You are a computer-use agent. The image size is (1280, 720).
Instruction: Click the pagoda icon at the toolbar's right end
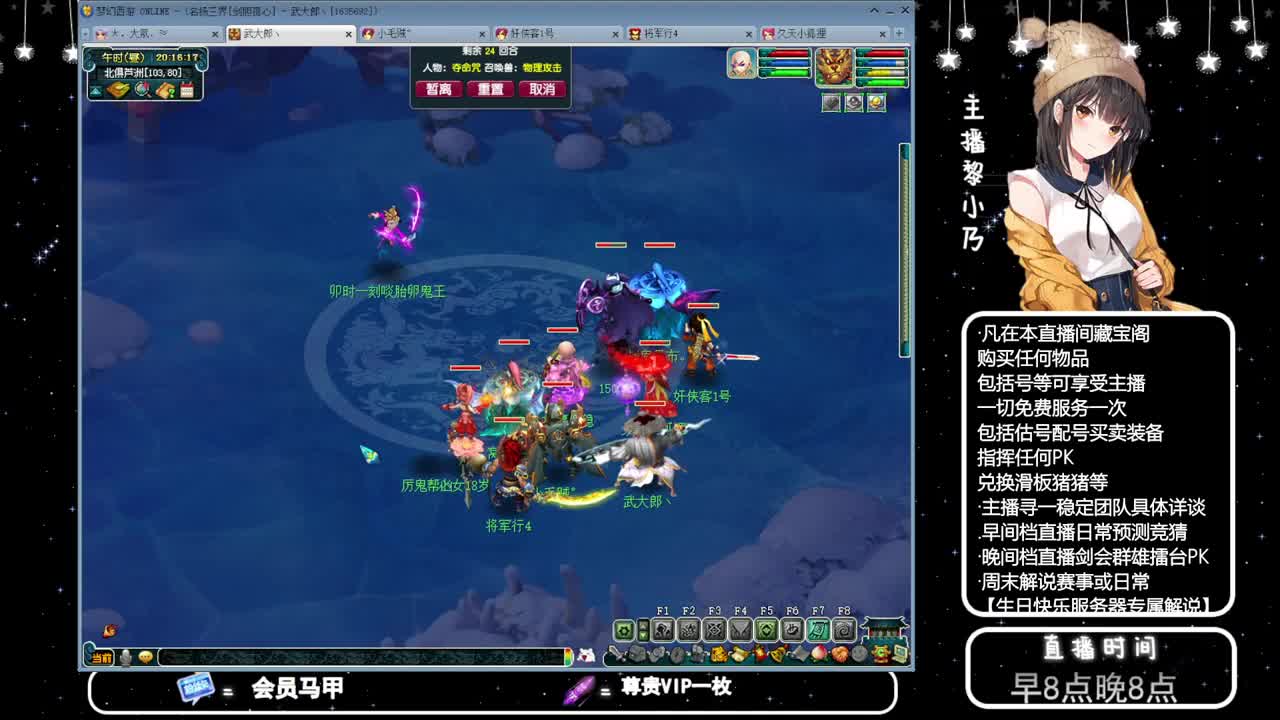(882, 628)
